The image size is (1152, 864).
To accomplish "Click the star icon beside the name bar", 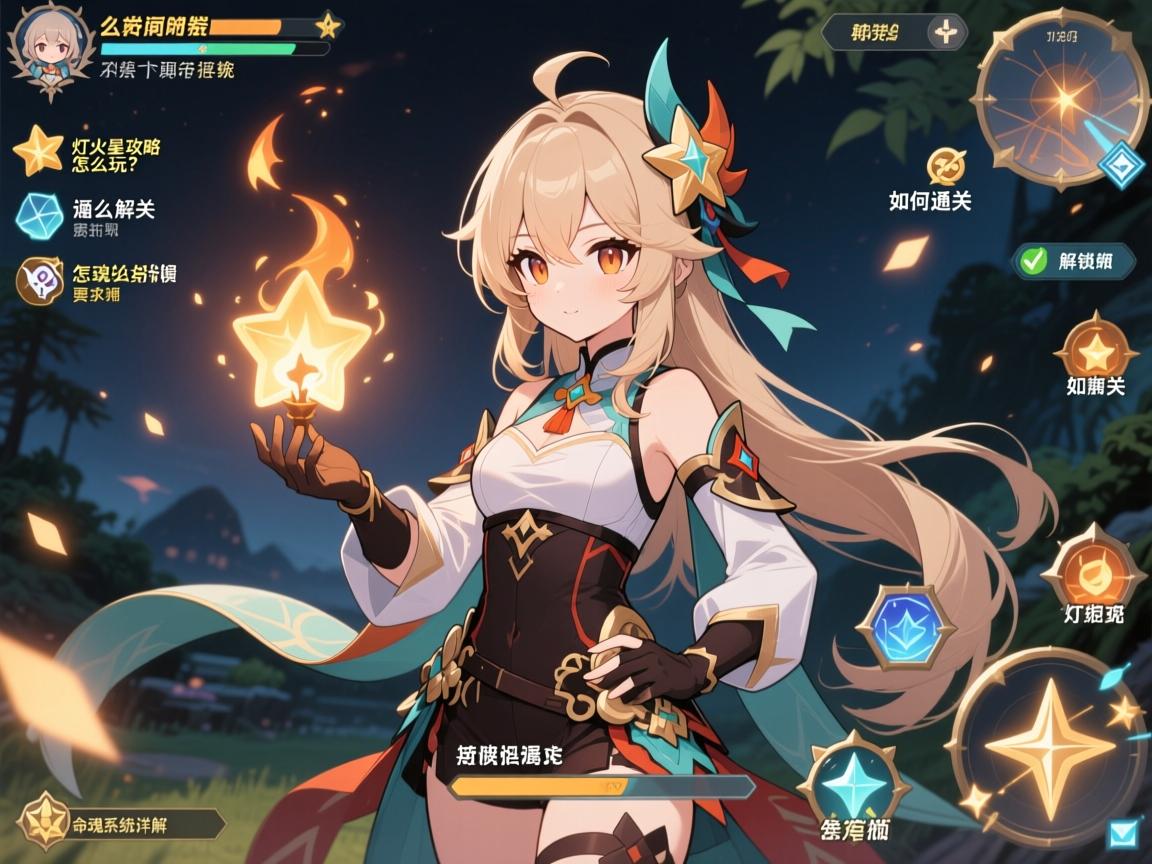I will point(327,25).
